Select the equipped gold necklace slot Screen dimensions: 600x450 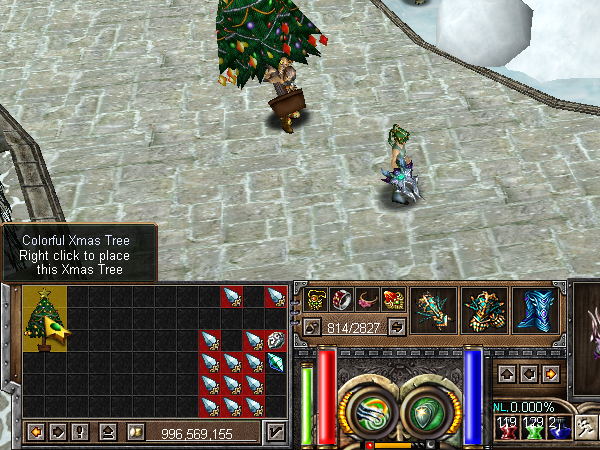click(316, 299)
